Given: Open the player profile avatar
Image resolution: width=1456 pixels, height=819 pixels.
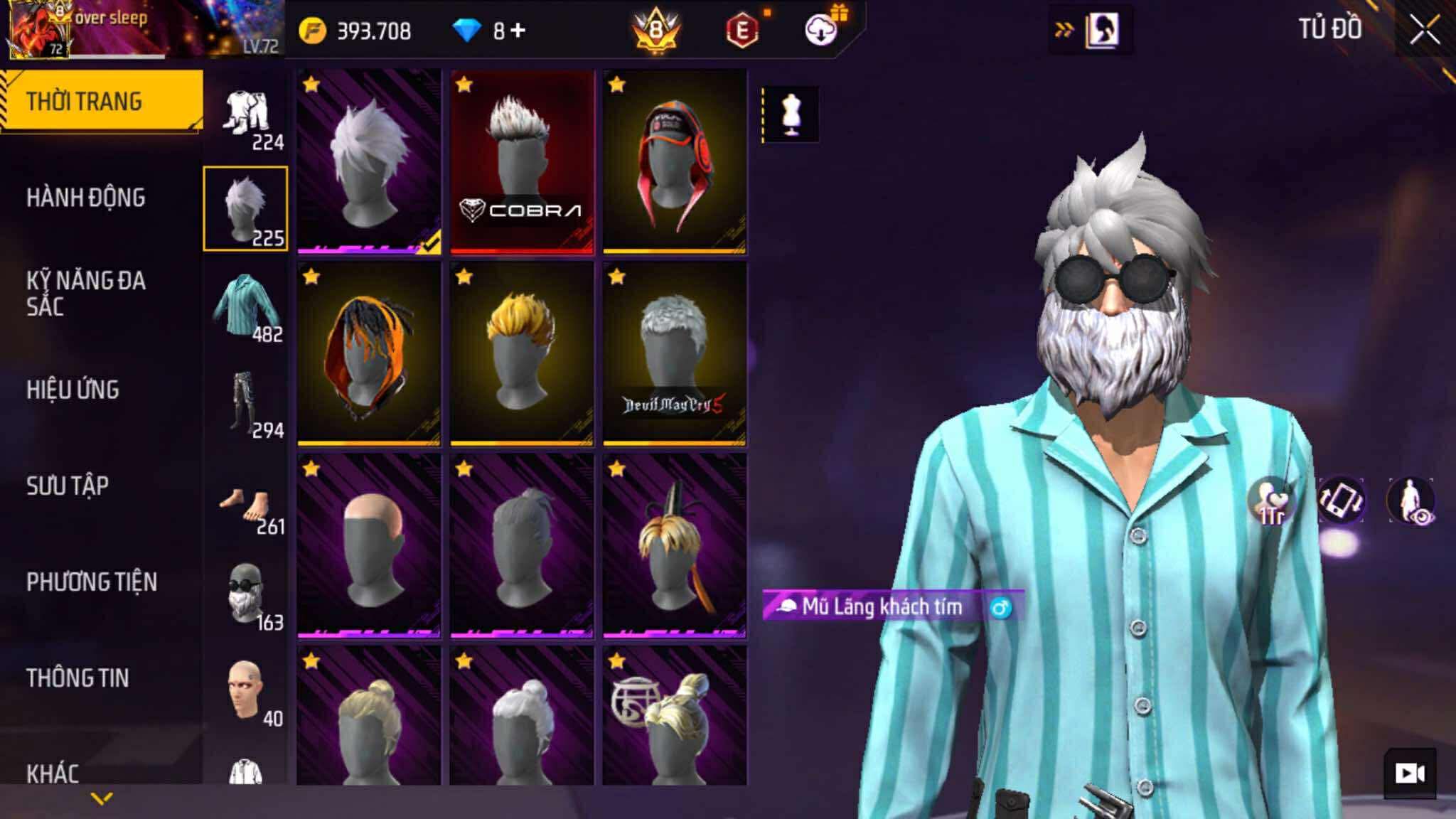Looking at the screenshot, I should click(38, 30).
